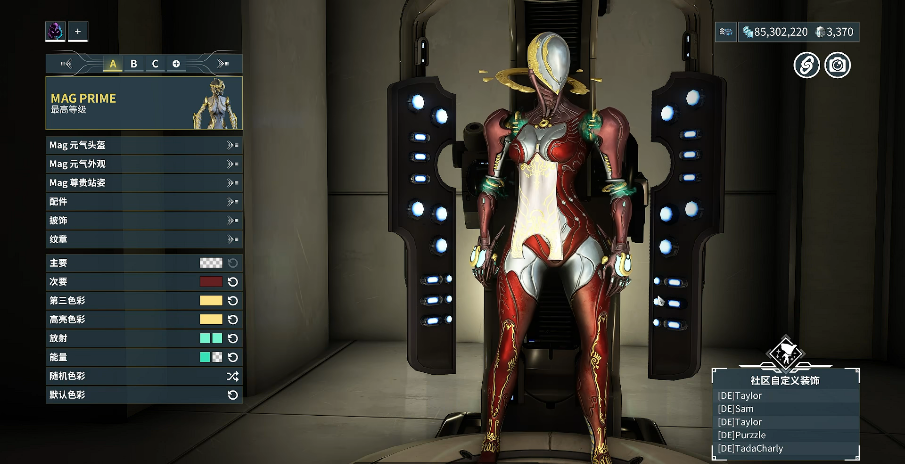Reset the 高亮色彩 color
Viewport: 905px width, 464px height.
233,320
